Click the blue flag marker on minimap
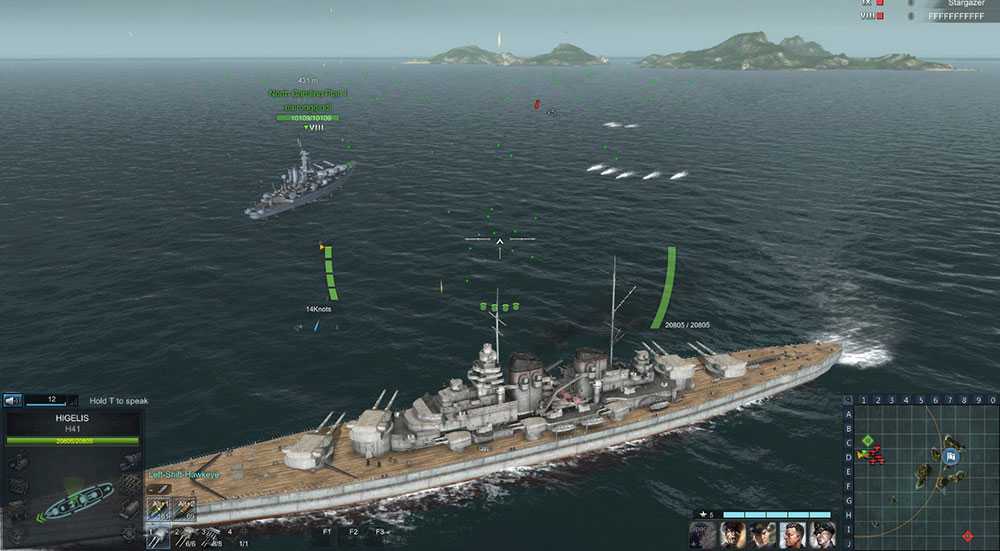The height and width of the screenshot is (551, 1000). click(x=951, y=457)
